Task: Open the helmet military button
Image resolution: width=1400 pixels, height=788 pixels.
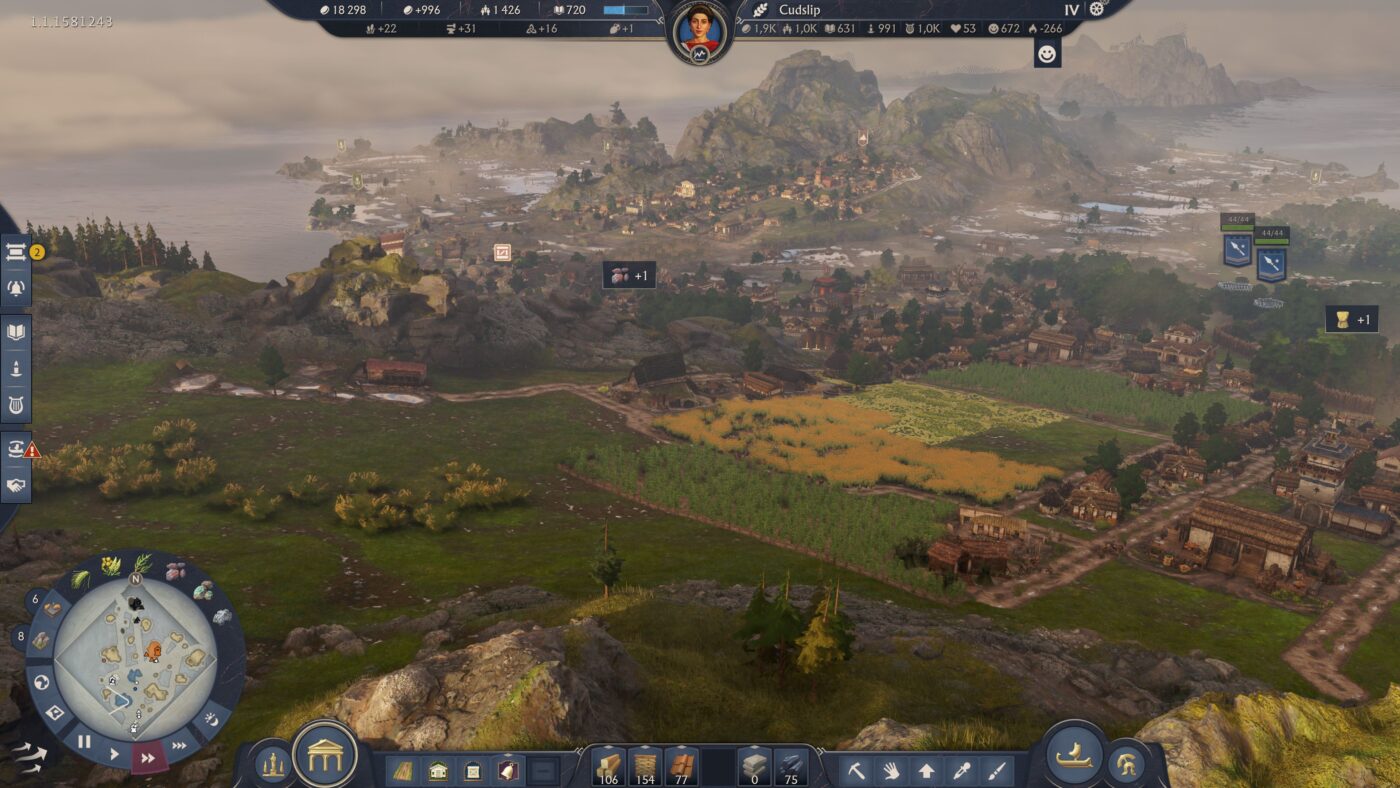Action: [1127, 765]
